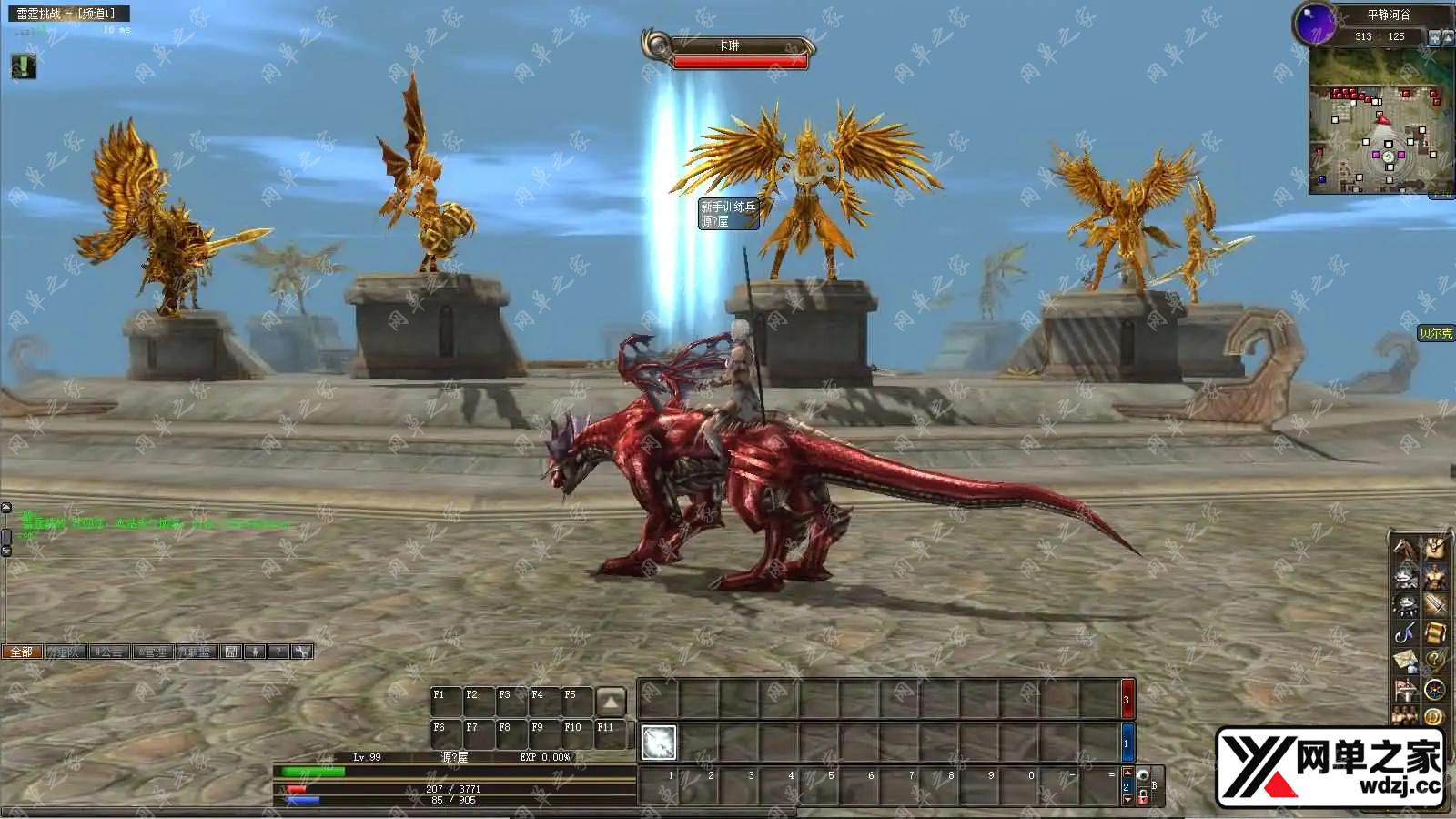
Task: Toggle the hotbar eye visibility button
Action: coord(1143,775)
